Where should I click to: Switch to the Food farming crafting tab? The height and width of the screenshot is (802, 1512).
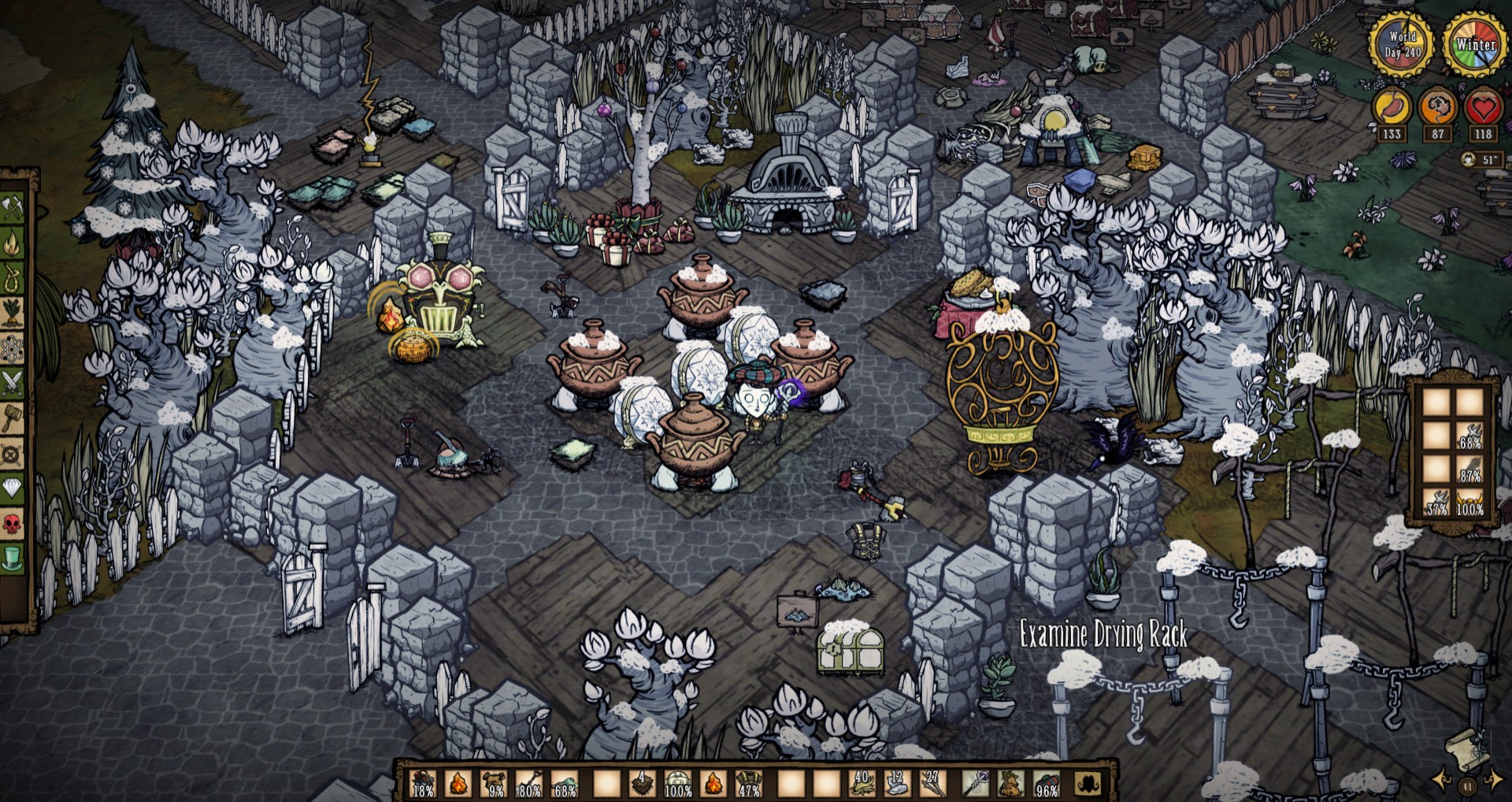(13, 314)
